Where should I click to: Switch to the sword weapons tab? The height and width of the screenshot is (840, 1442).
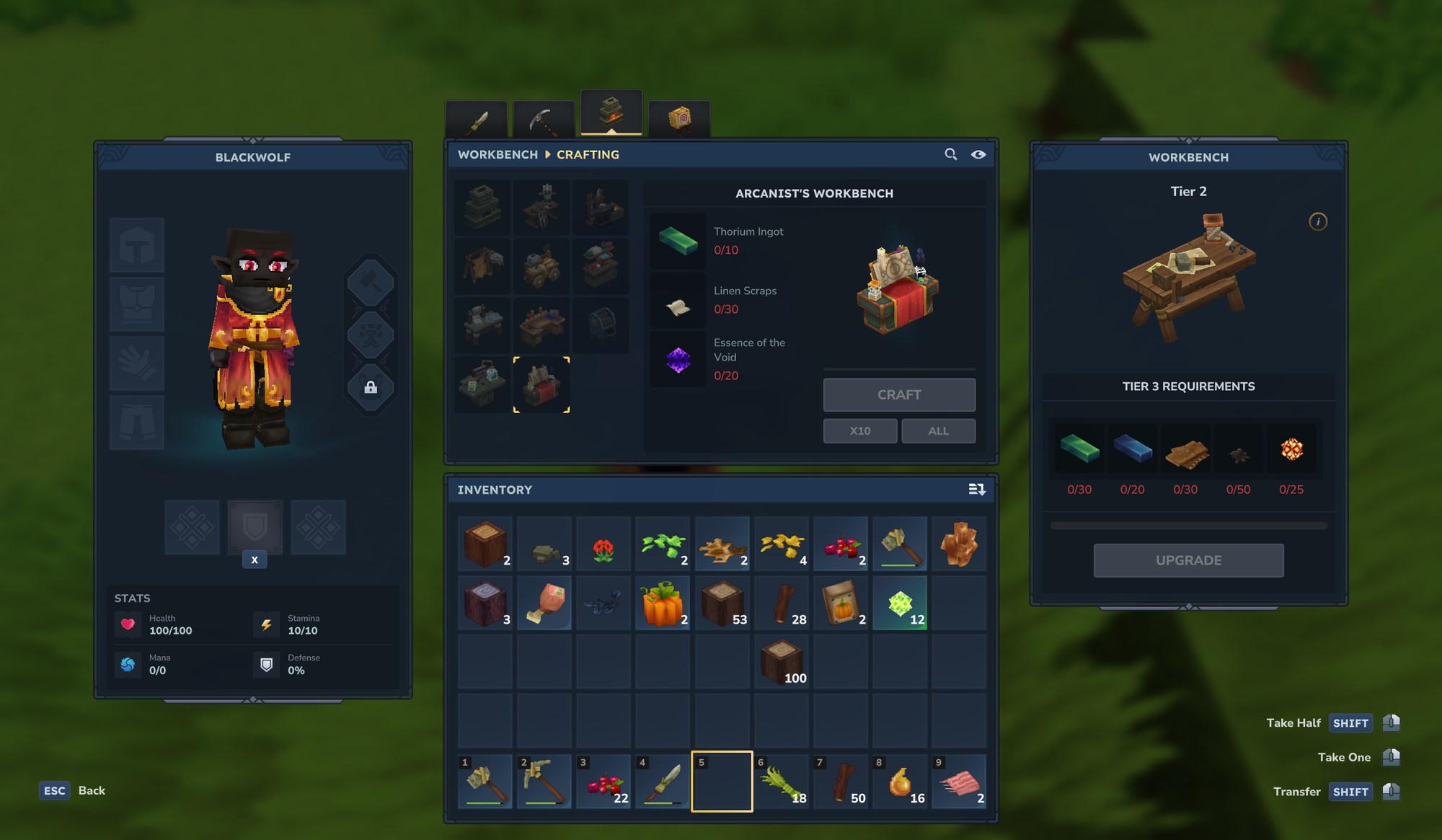point(477,120)
